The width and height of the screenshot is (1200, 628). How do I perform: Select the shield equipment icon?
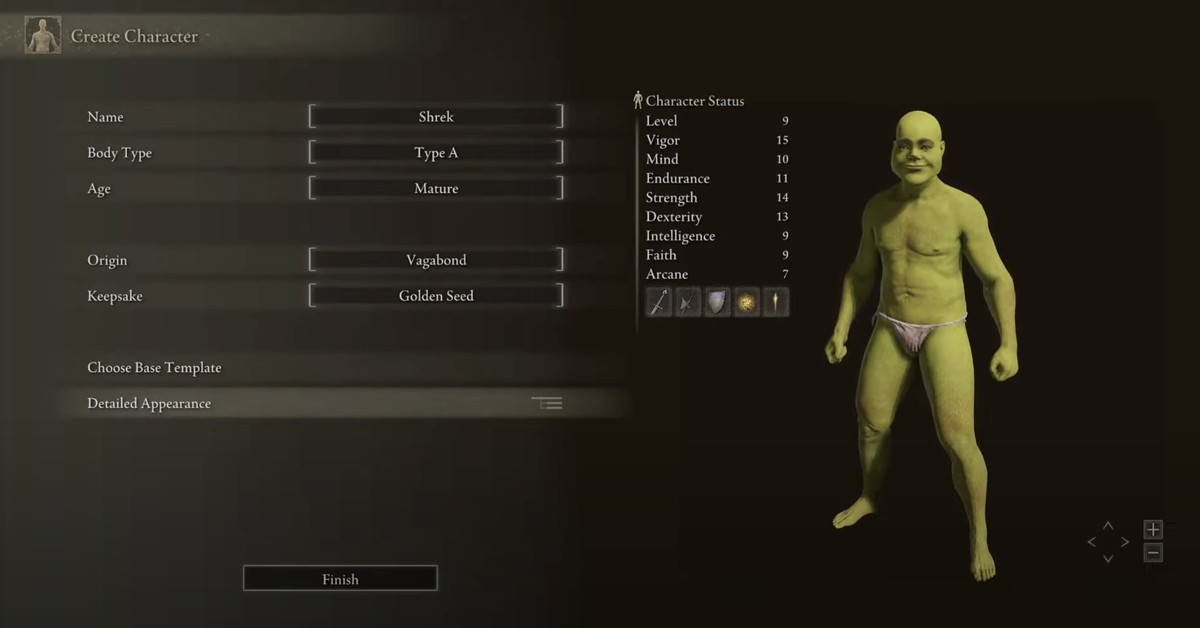click(x=717, y=302)
